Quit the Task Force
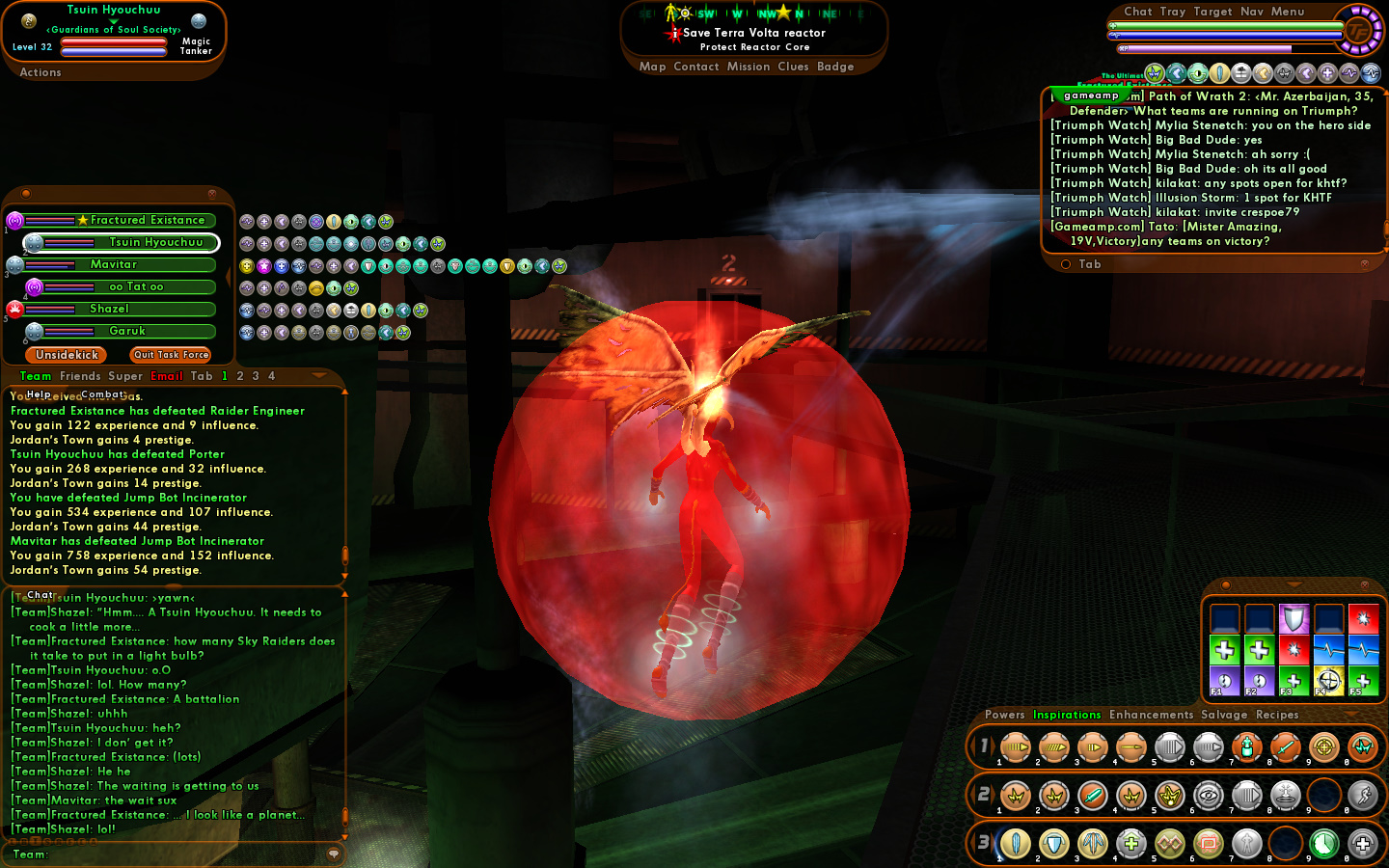1389x868 pixels. tap(171, 355)
